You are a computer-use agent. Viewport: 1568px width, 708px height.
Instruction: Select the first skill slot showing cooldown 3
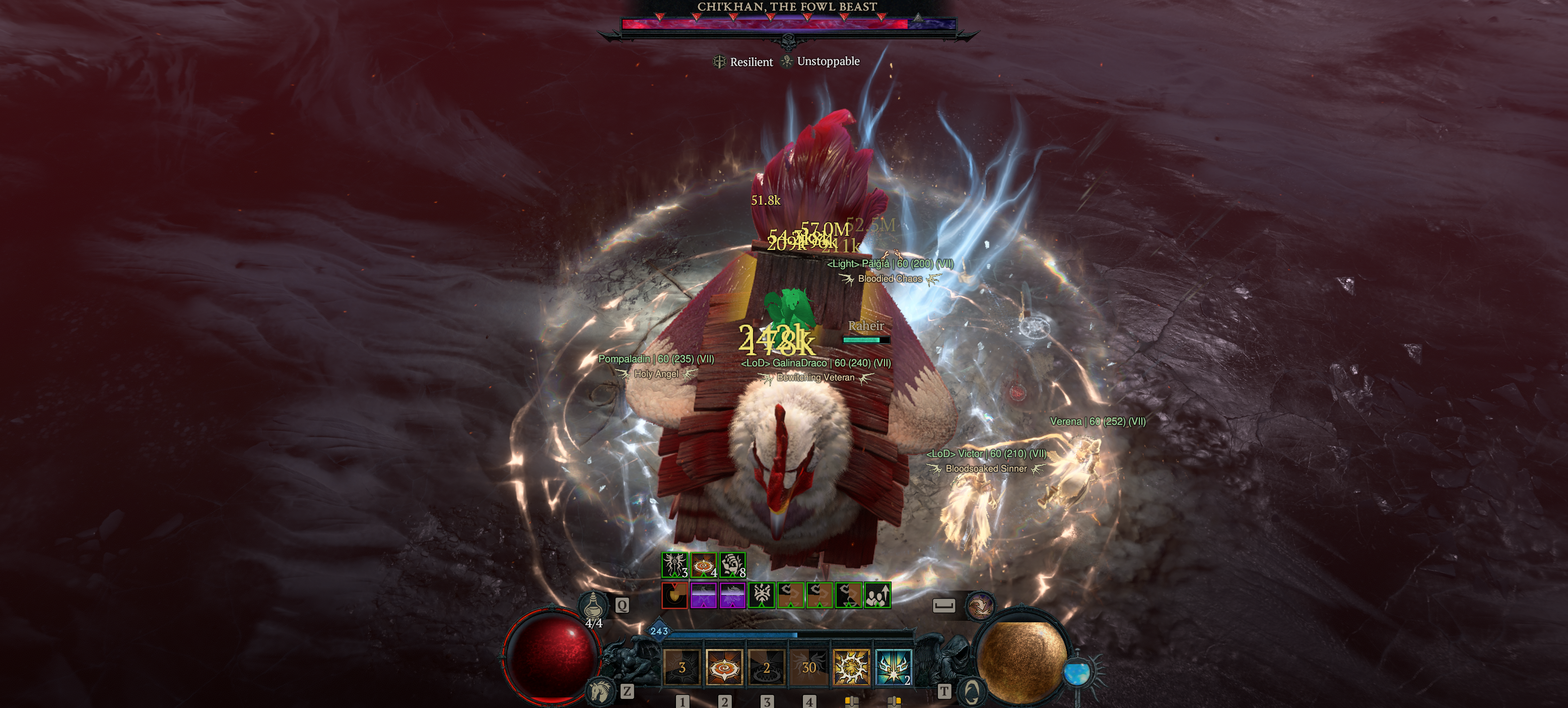[x=681, y=667]
